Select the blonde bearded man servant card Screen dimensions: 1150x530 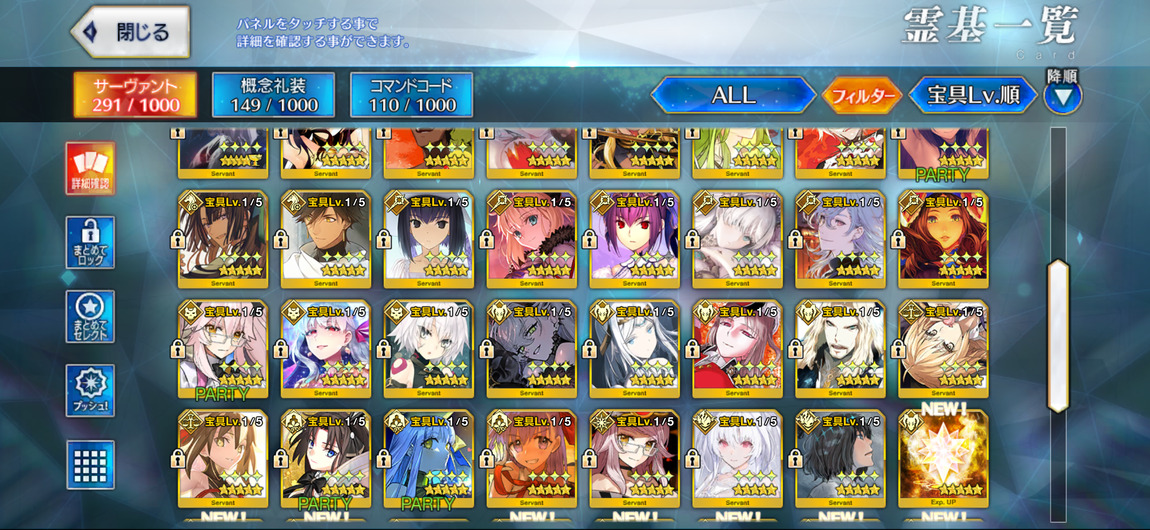840,346
